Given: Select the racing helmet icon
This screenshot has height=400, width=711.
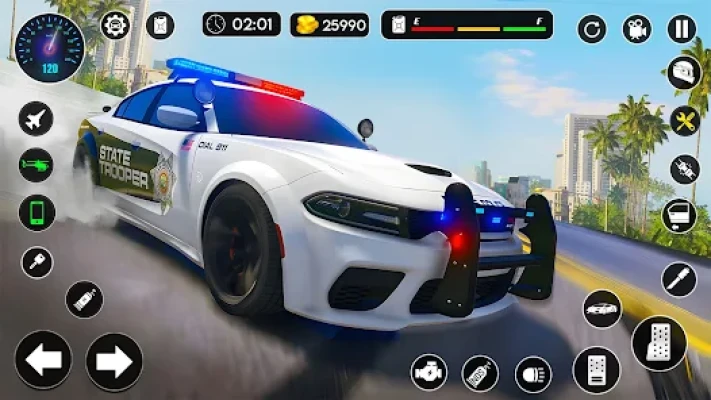Looking at the screenshot, I should click(685, 72).
